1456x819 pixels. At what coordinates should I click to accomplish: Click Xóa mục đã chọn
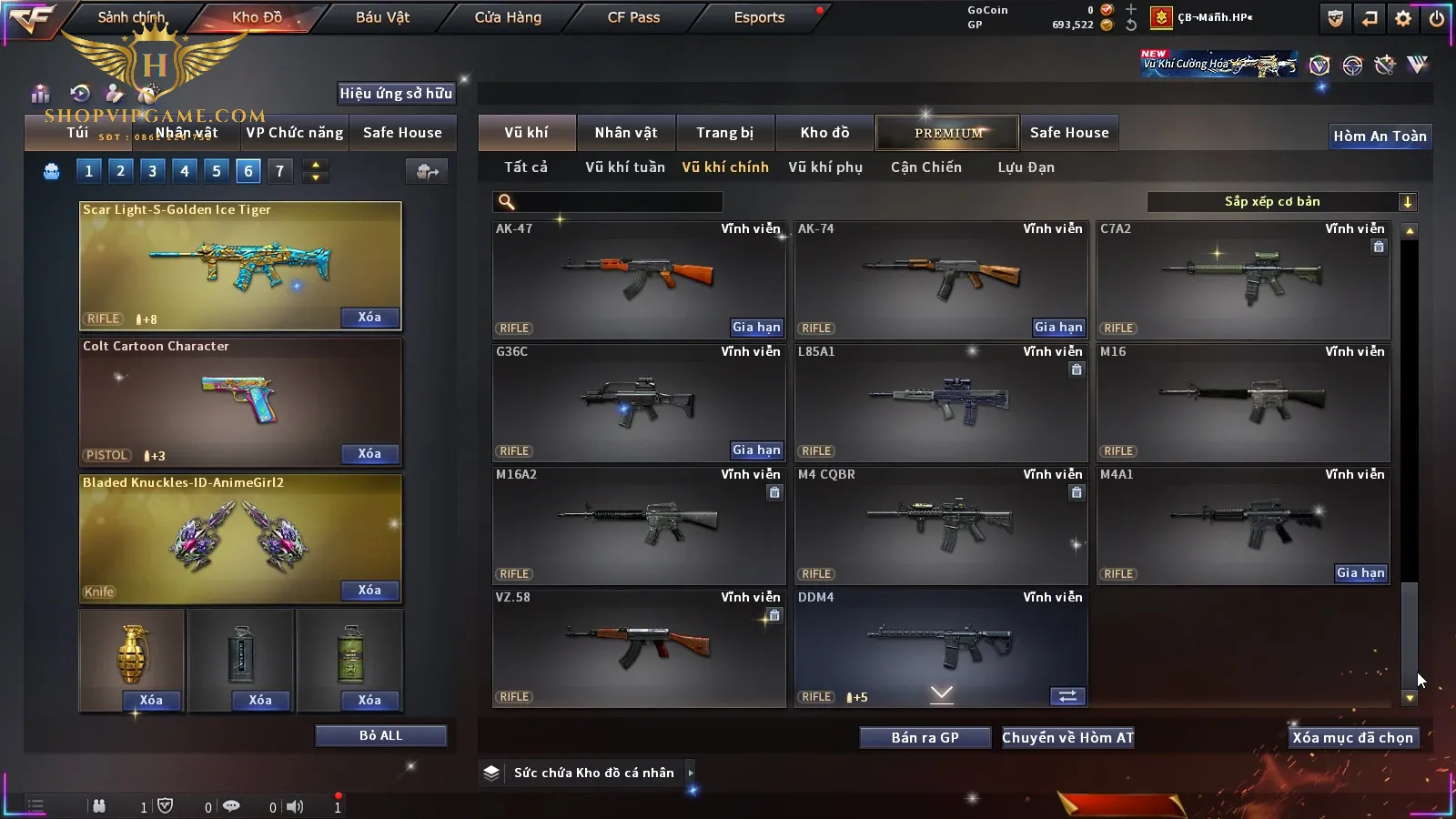point(1352,738)
